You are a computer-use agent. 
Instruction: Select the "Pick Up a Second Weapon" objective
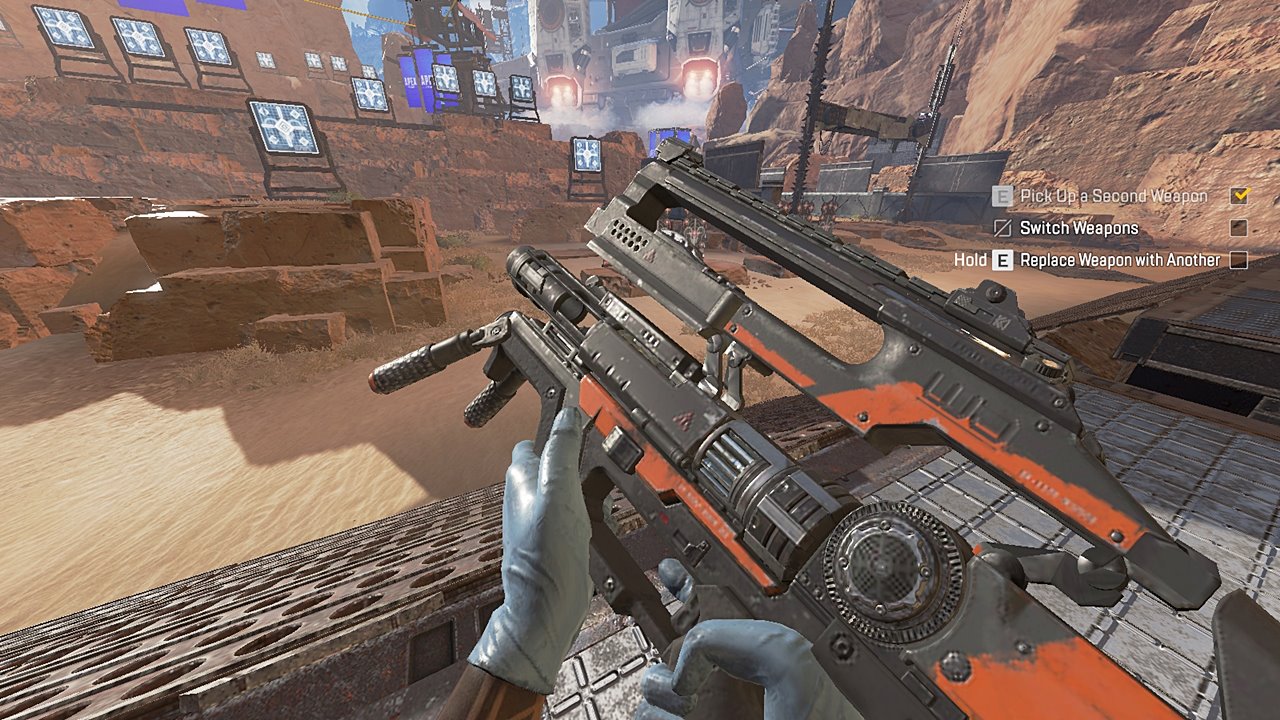point(1113,196)
